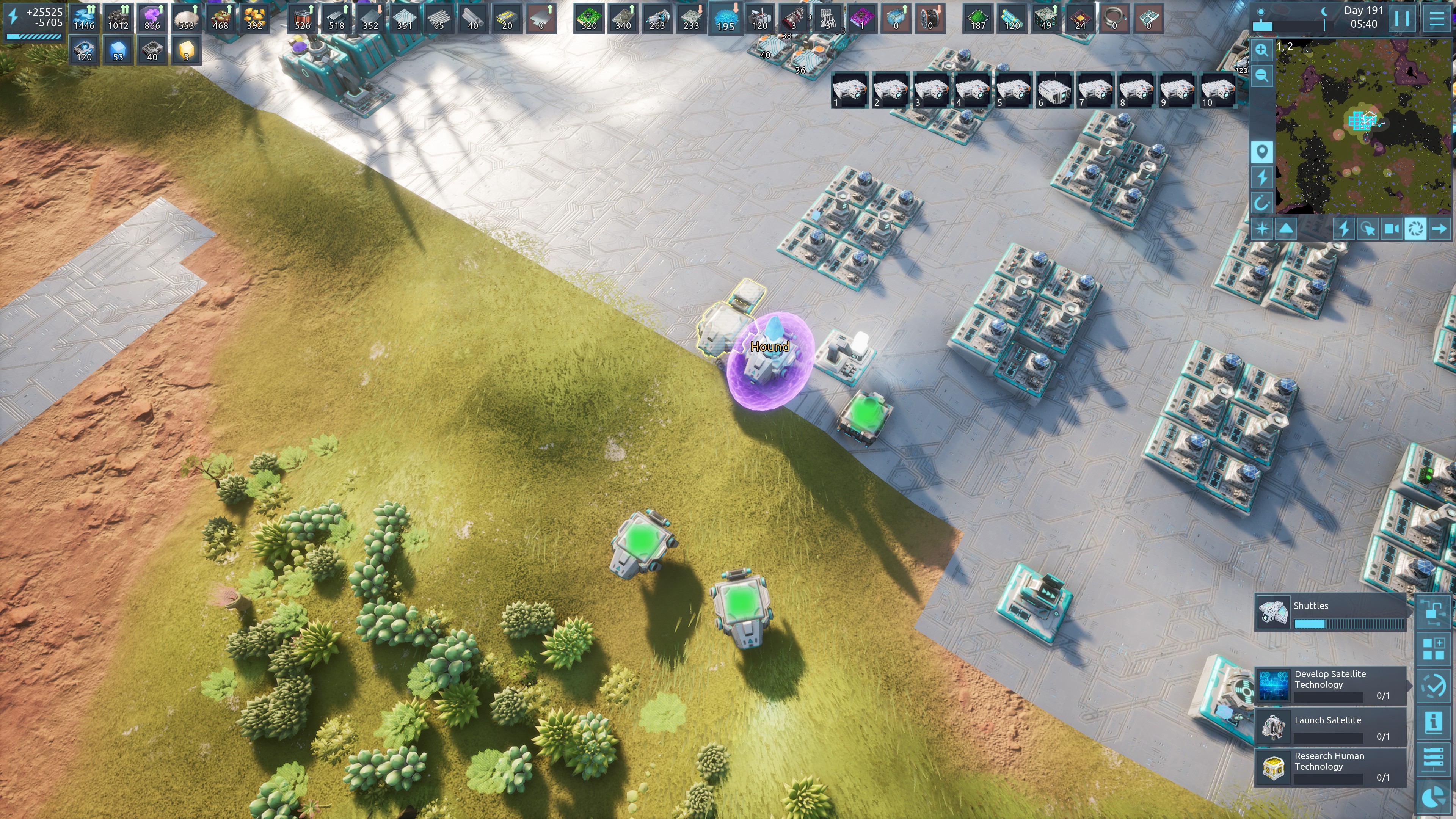Screen dimensions: 1456x819
Task: Click the magnet button beside the minimap
Action: (1261, 203)
